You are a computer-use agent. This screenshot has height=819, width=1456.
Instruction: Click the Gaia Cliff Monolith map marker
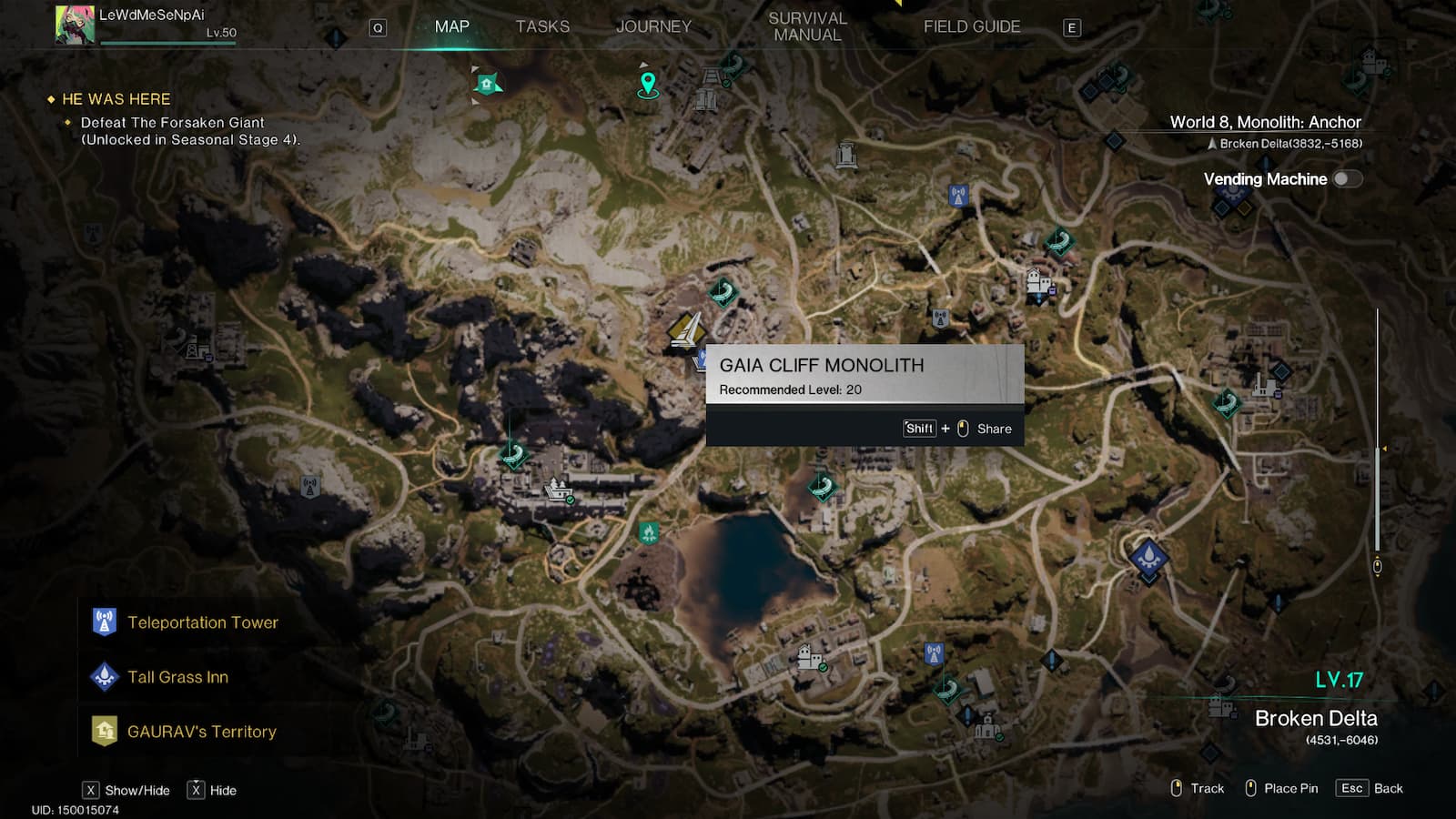tap(686, 331)
